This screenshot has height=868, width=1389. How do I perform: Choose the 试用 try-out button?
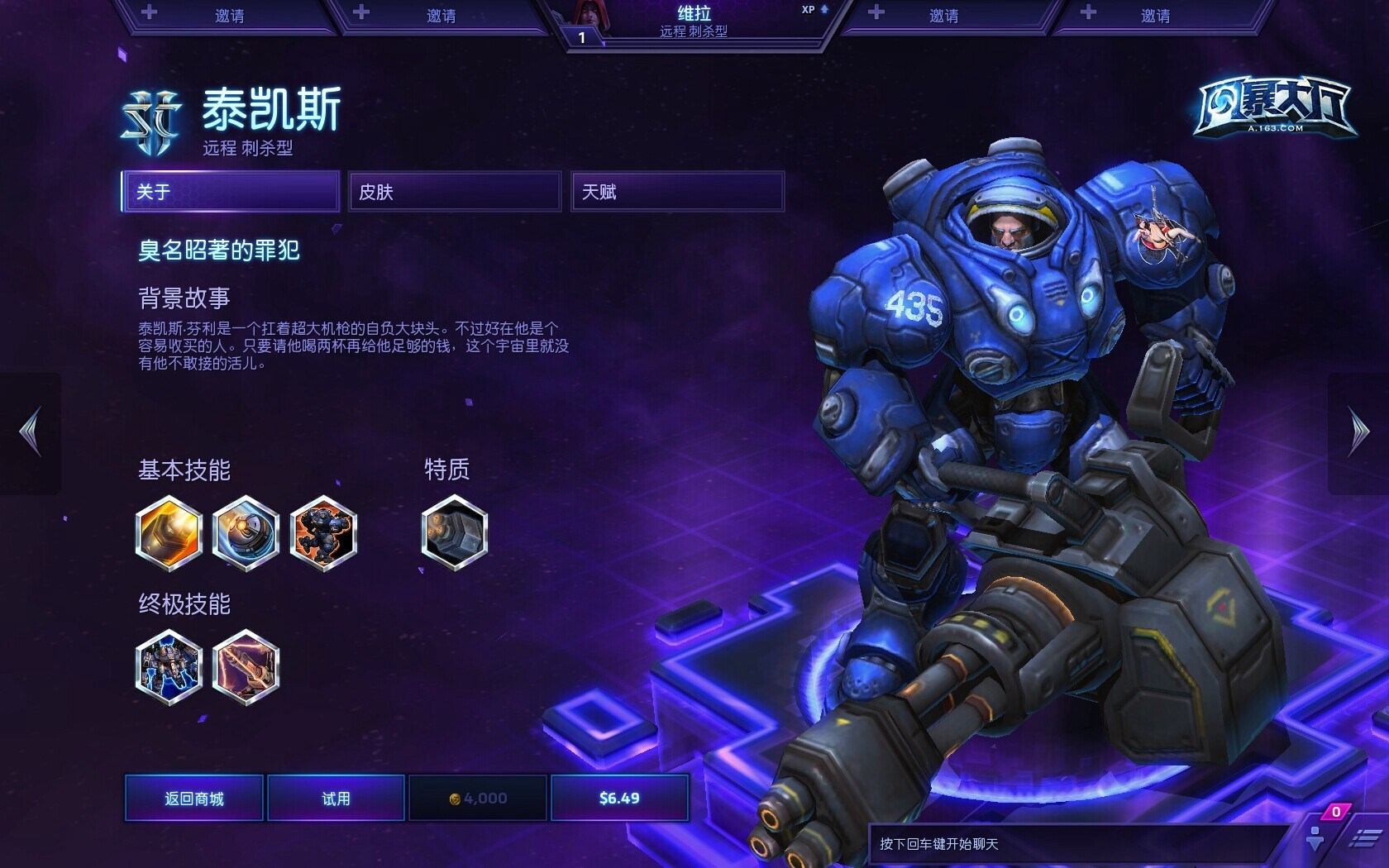point(336,798)
